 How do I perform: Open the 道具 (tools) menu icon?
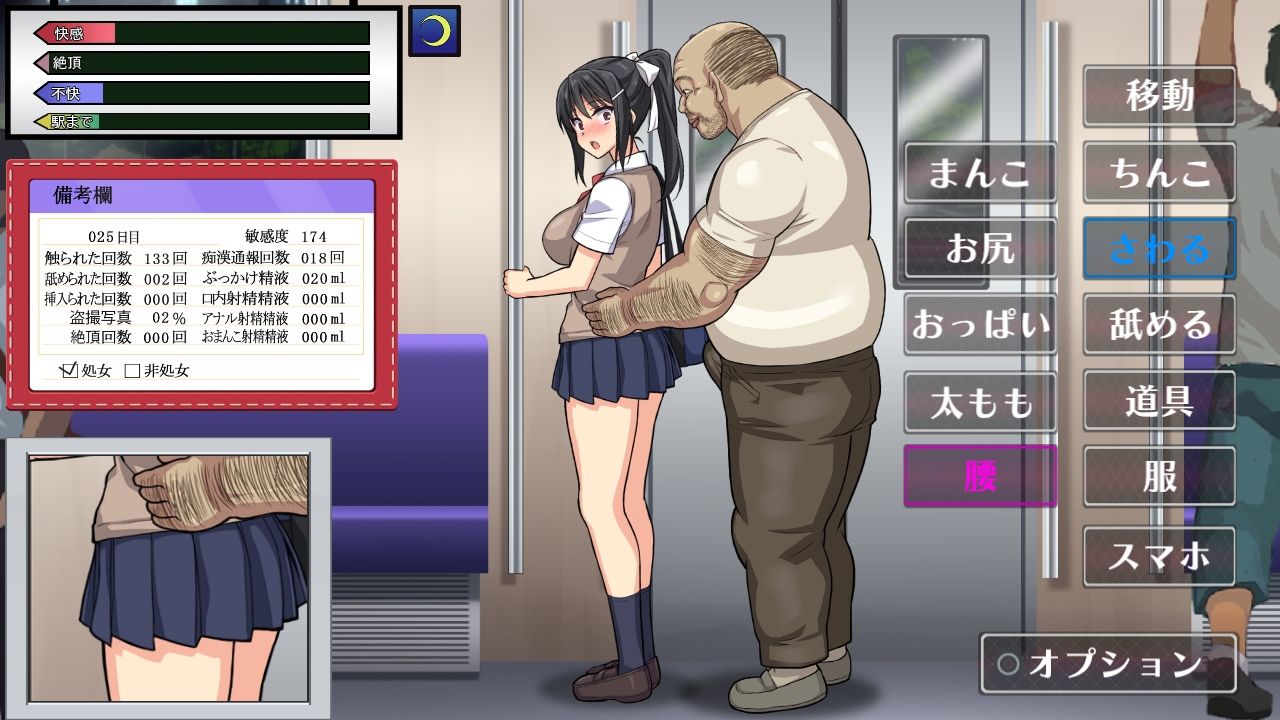pos(1159,401)
